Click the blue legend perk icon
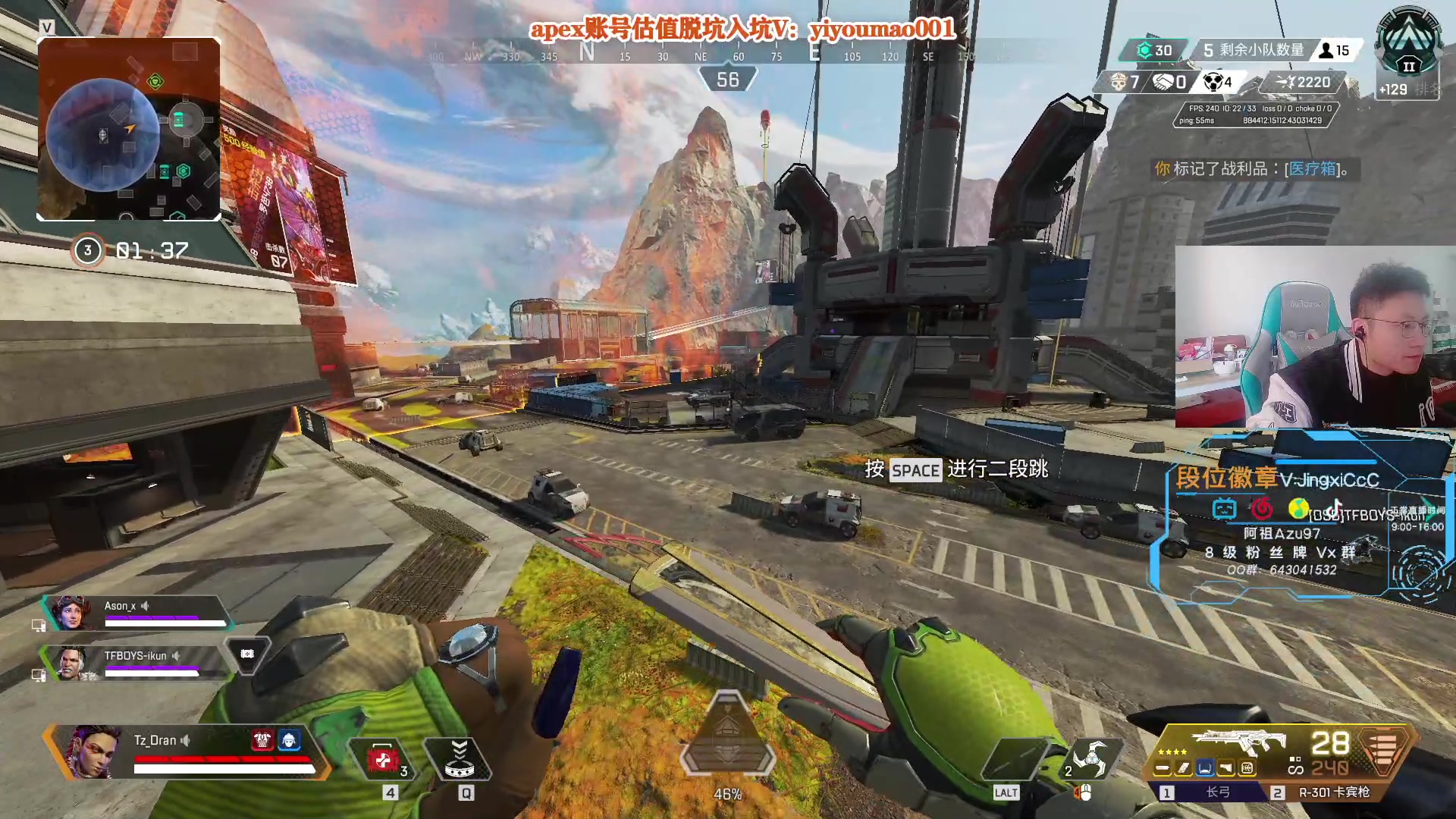This screenshot has height=819, width=1456. point(289,739)
